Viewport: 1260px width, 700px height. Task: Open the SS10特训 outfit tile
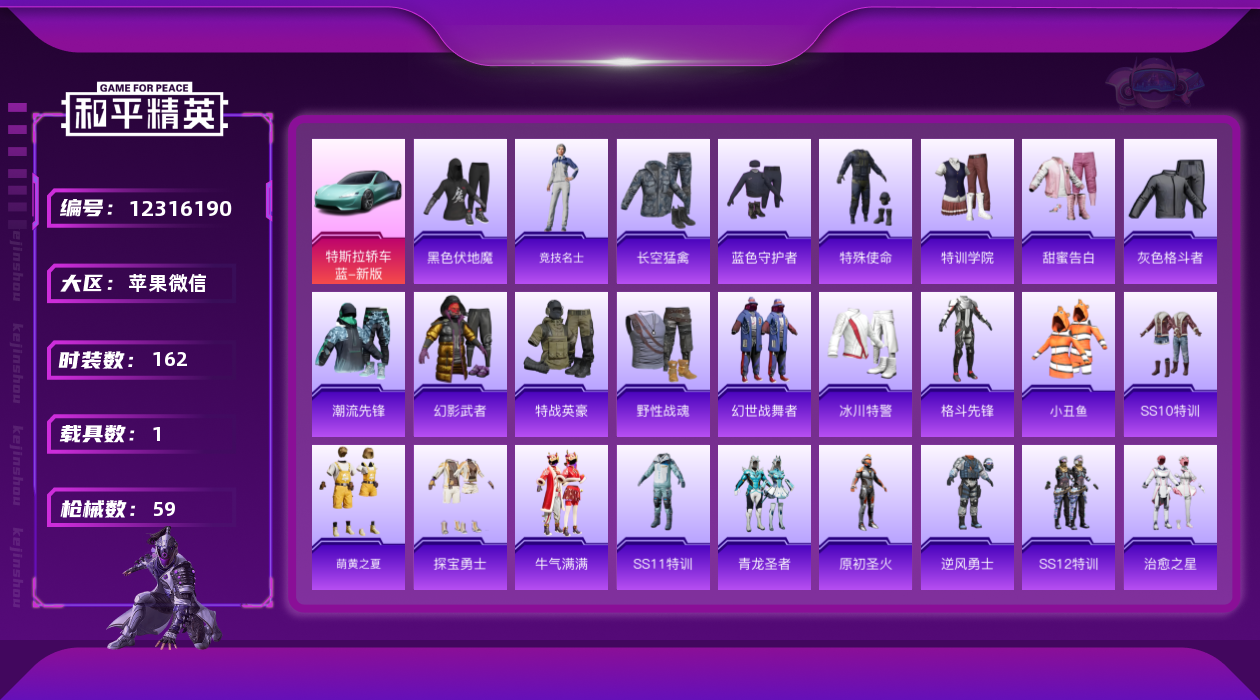coord(1170,364)
